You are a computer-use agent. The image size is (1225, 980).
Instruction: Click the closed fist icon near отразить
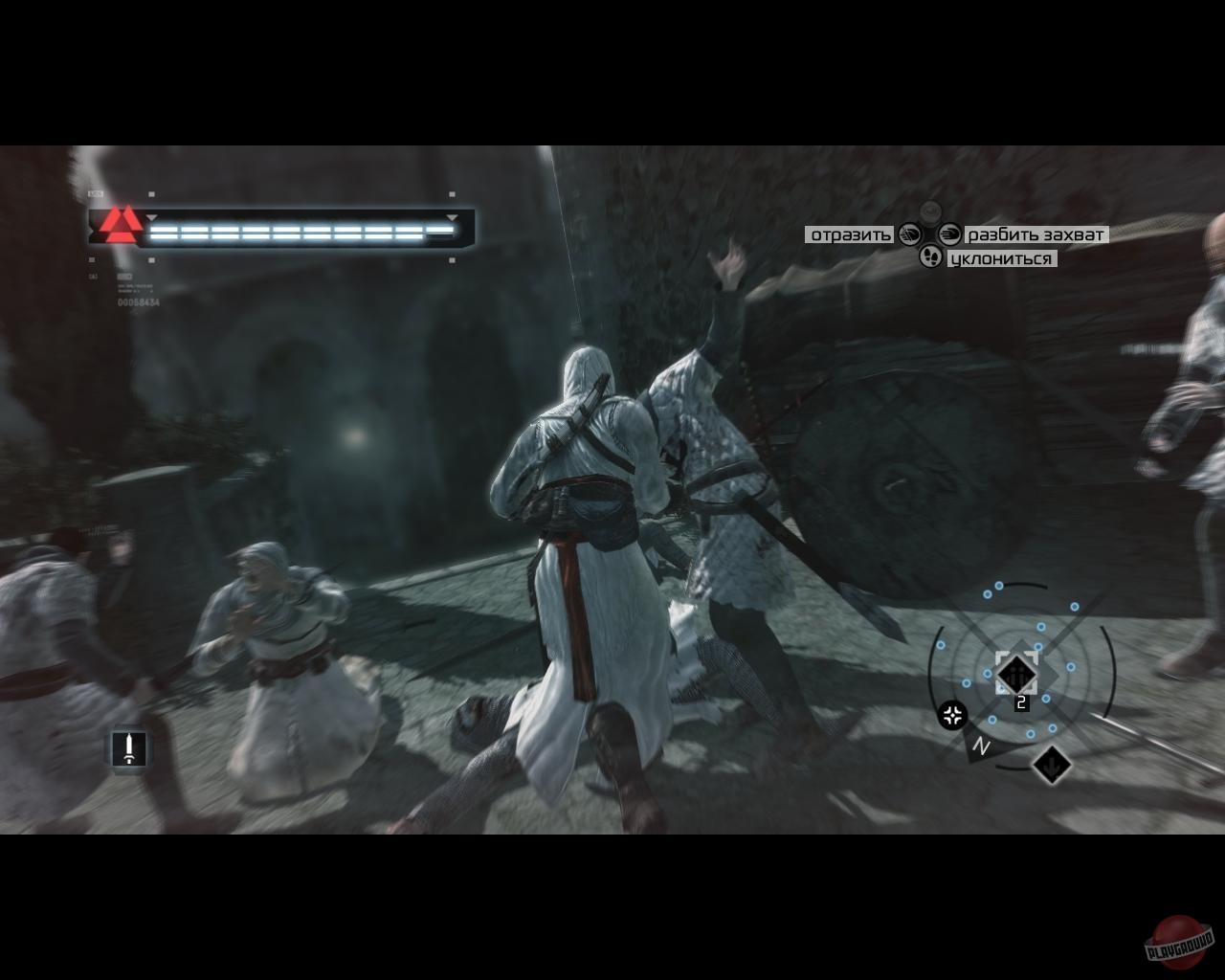(907, 235)
